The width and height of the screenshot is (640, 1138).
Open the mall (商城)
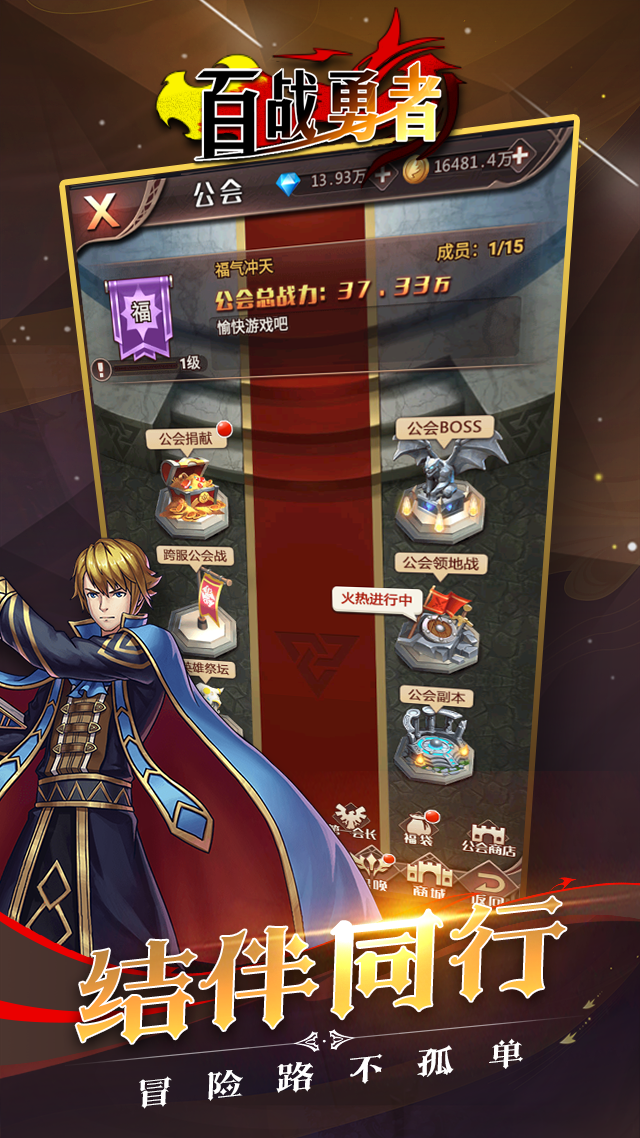[429, 878]
